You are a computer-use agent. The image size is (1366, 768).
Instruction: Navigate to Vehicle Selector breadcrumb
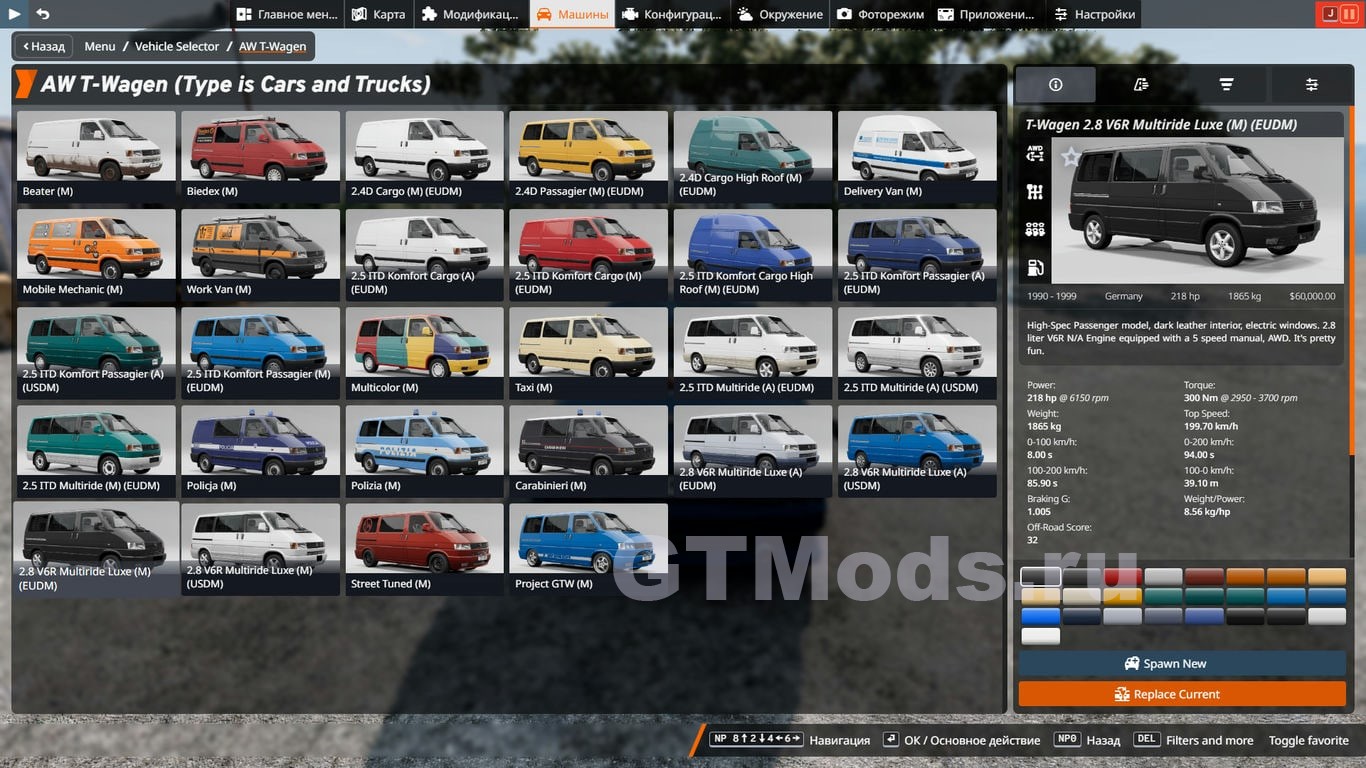(x=177, y=46)
